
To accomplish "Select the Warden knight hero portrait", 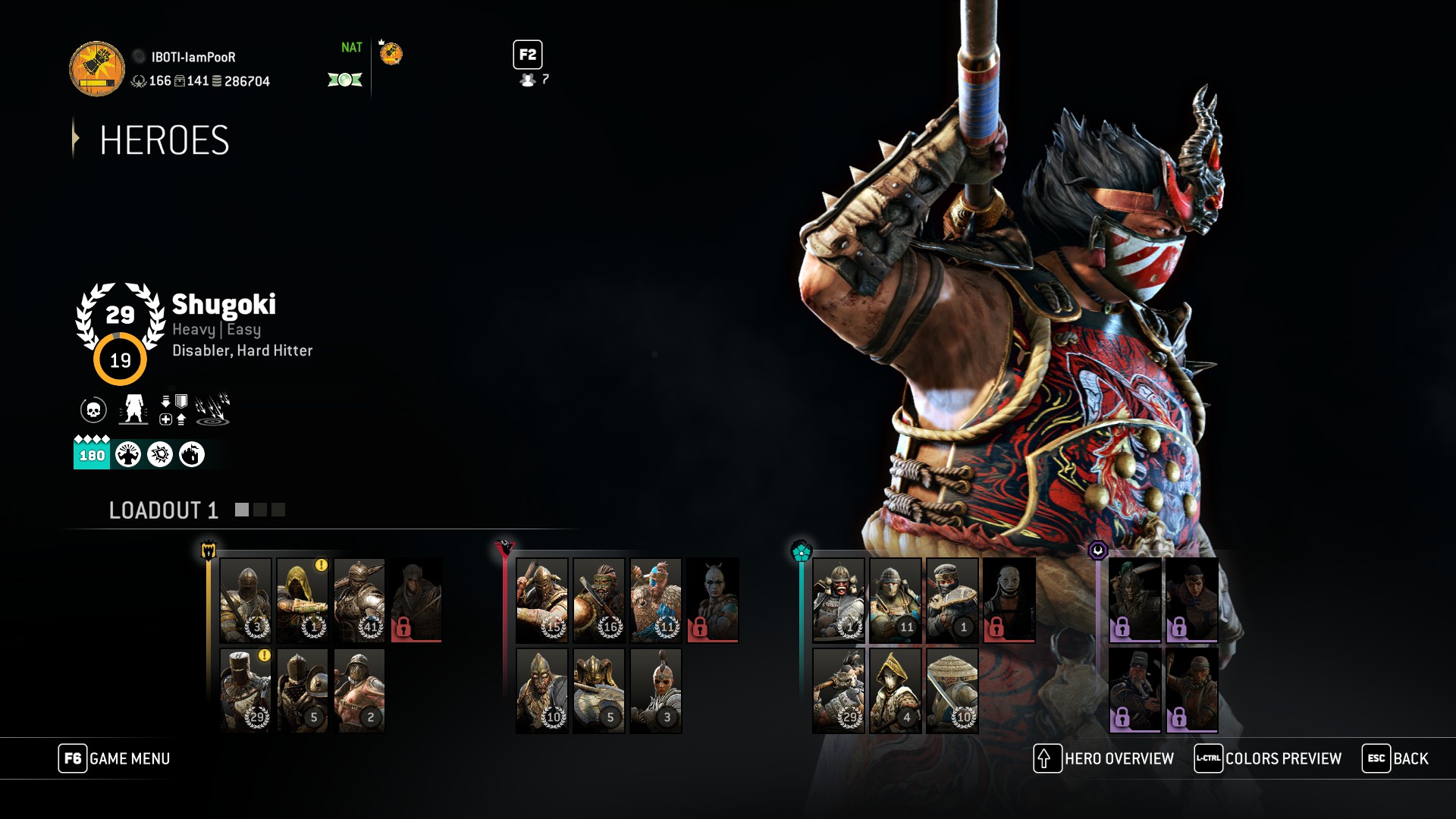I will (x=245, y=601).
